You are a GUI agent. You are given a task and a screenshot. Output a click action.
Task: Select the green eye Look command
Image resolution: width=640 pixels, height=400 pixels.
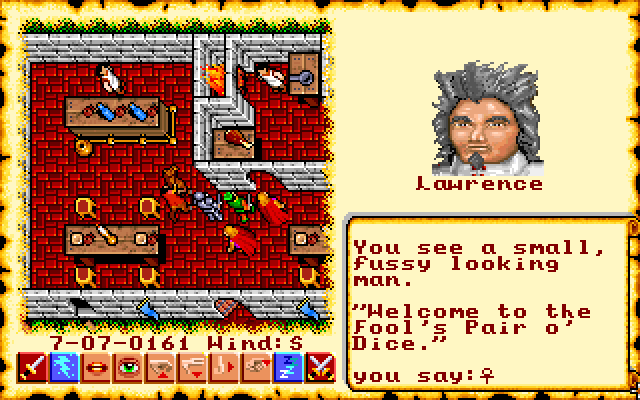pos(129,368)
